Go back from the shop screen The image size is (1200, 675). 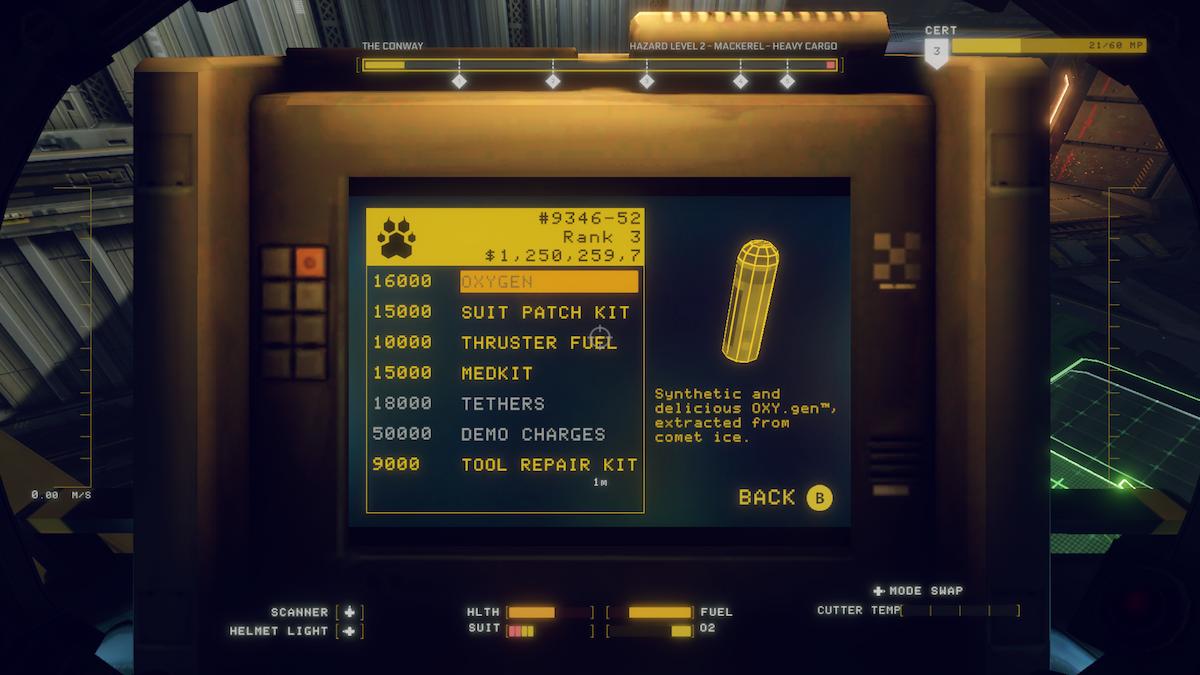point(784,497)
